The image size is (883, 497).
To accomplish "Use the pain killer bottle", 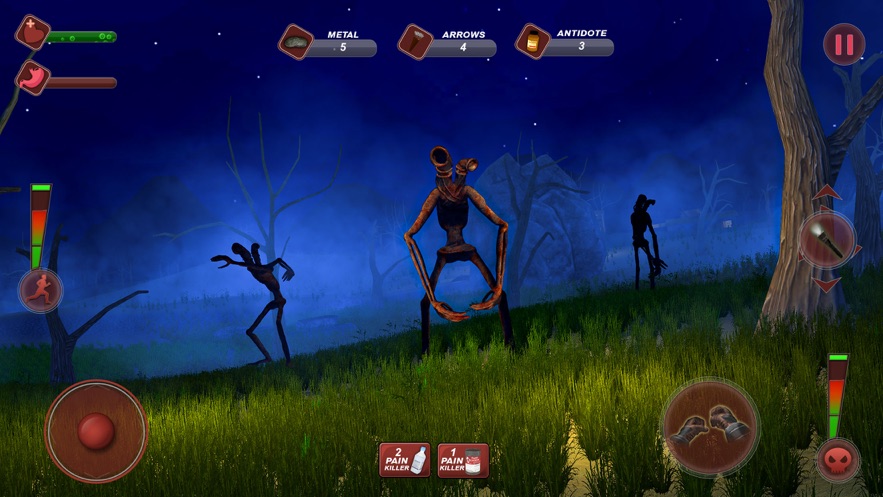I will [x=404, y=460].
